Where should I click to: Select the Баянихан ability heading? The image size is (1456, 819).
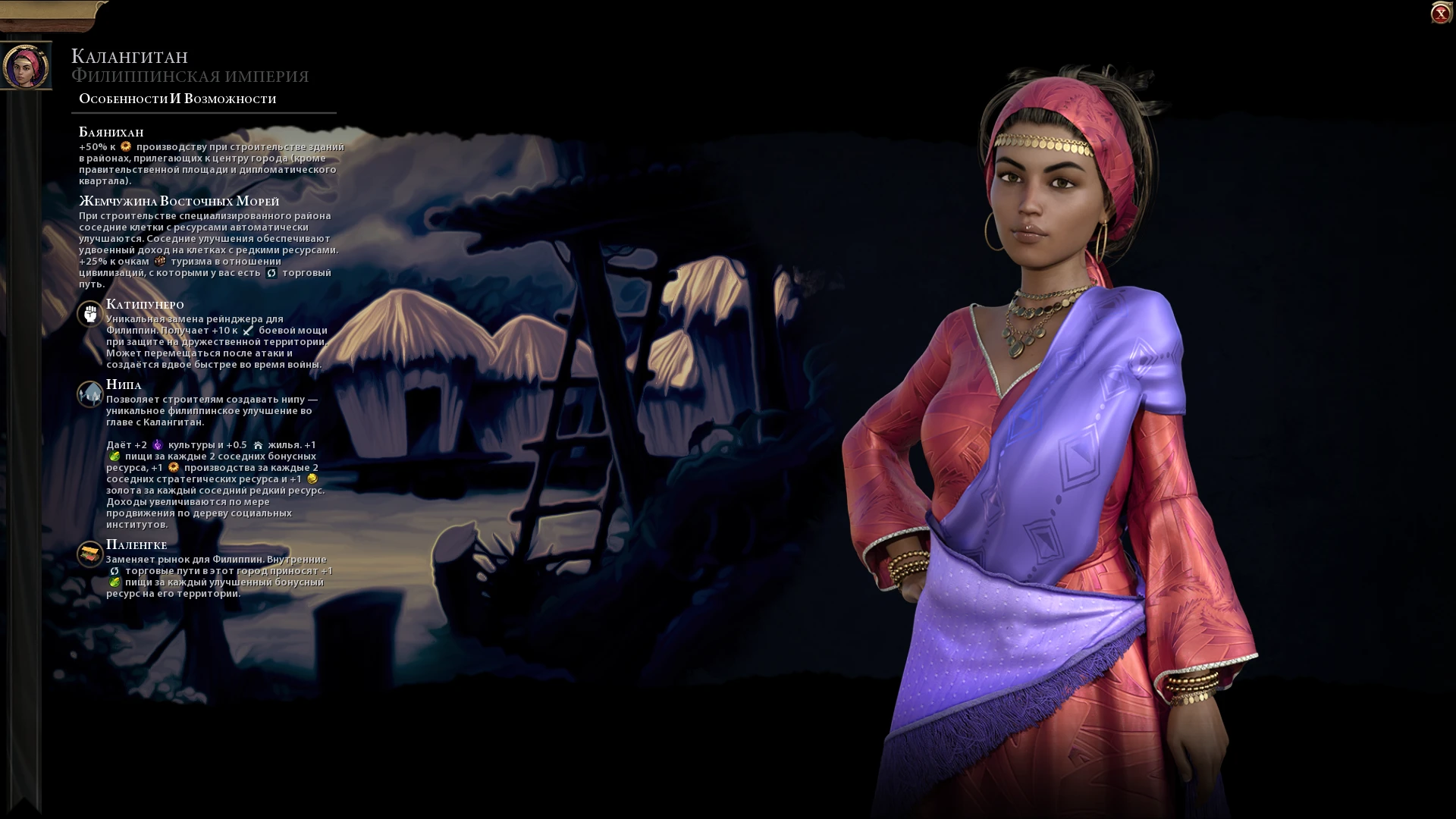(x=110, y=131)
